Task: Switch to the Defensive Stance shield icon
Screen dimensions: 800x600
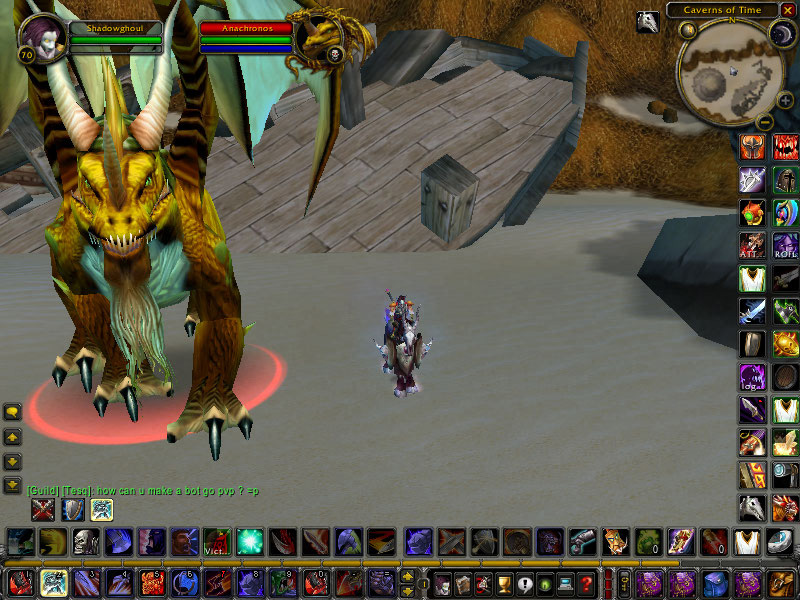Action: tap(73, 510)
